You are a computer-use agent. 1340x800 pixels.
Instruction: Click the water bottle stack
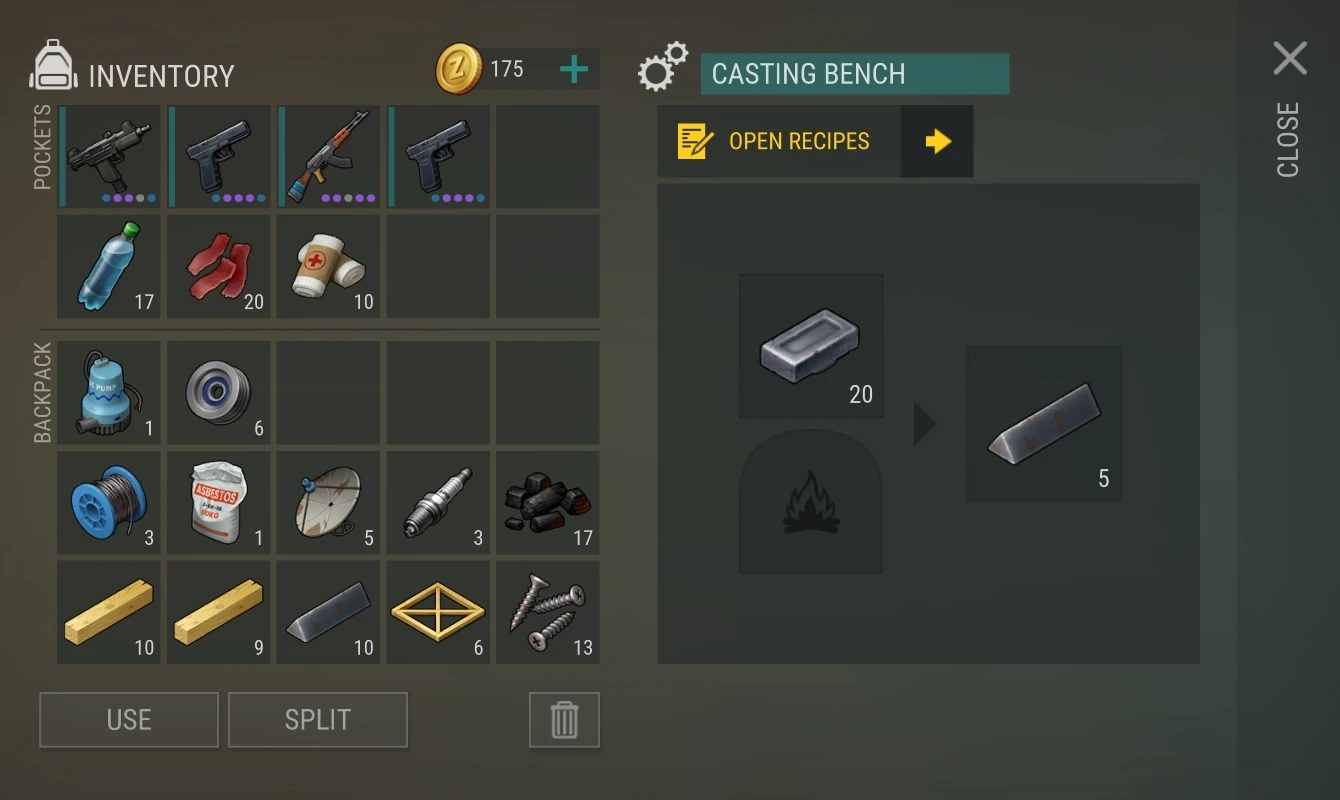coord(108,265)
